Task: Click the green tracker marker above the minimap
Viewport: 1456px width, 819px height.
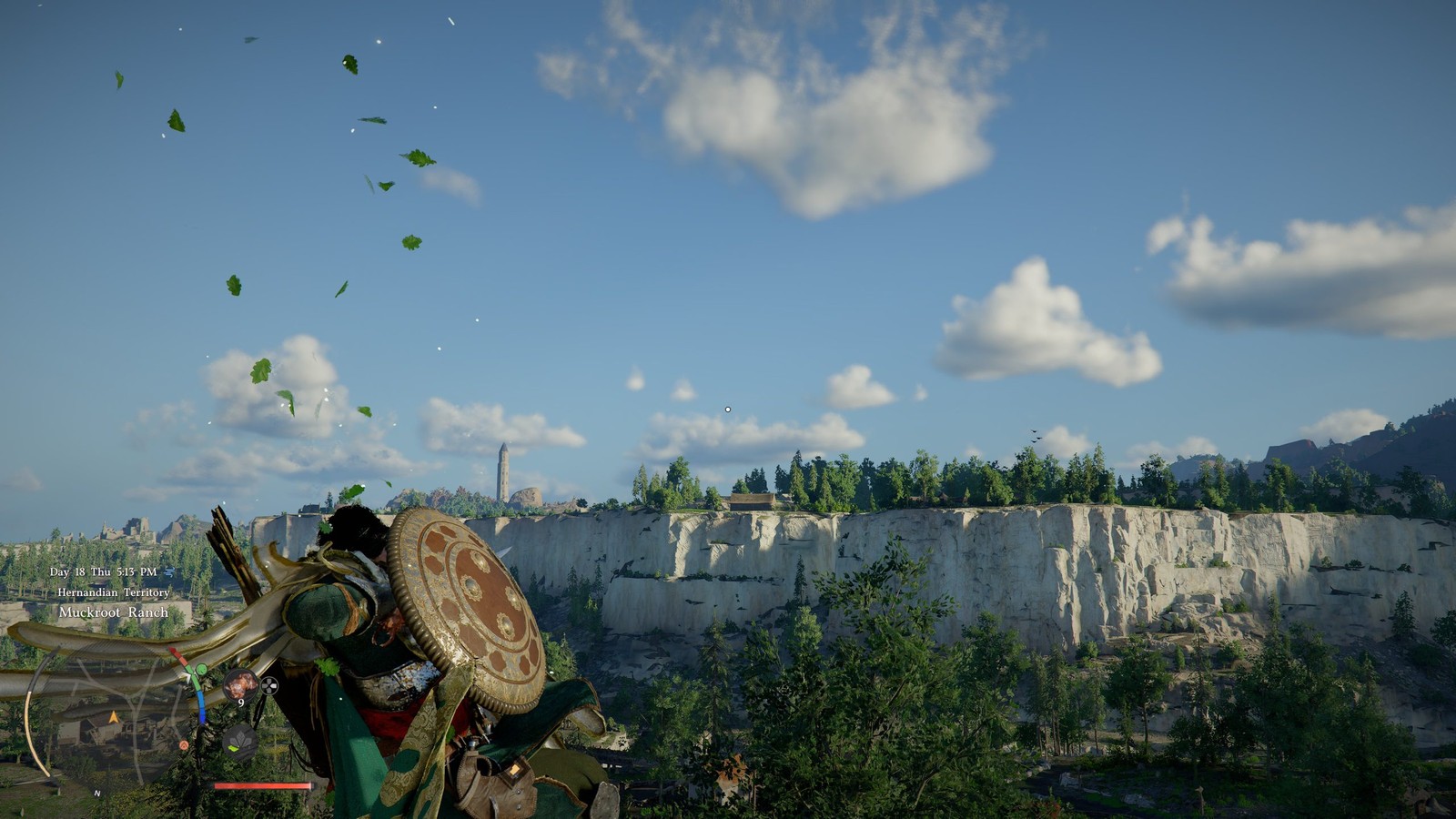Action: point(201,670)
